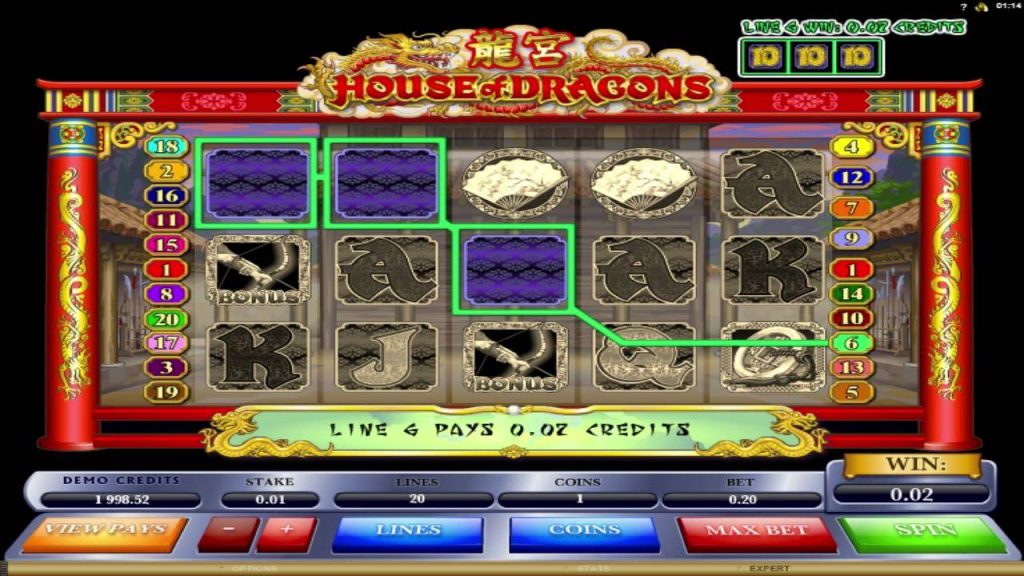This screenshot has width=1024, height=576.
Task: Choose the payline 16 marker
Action: coord(166,196)
